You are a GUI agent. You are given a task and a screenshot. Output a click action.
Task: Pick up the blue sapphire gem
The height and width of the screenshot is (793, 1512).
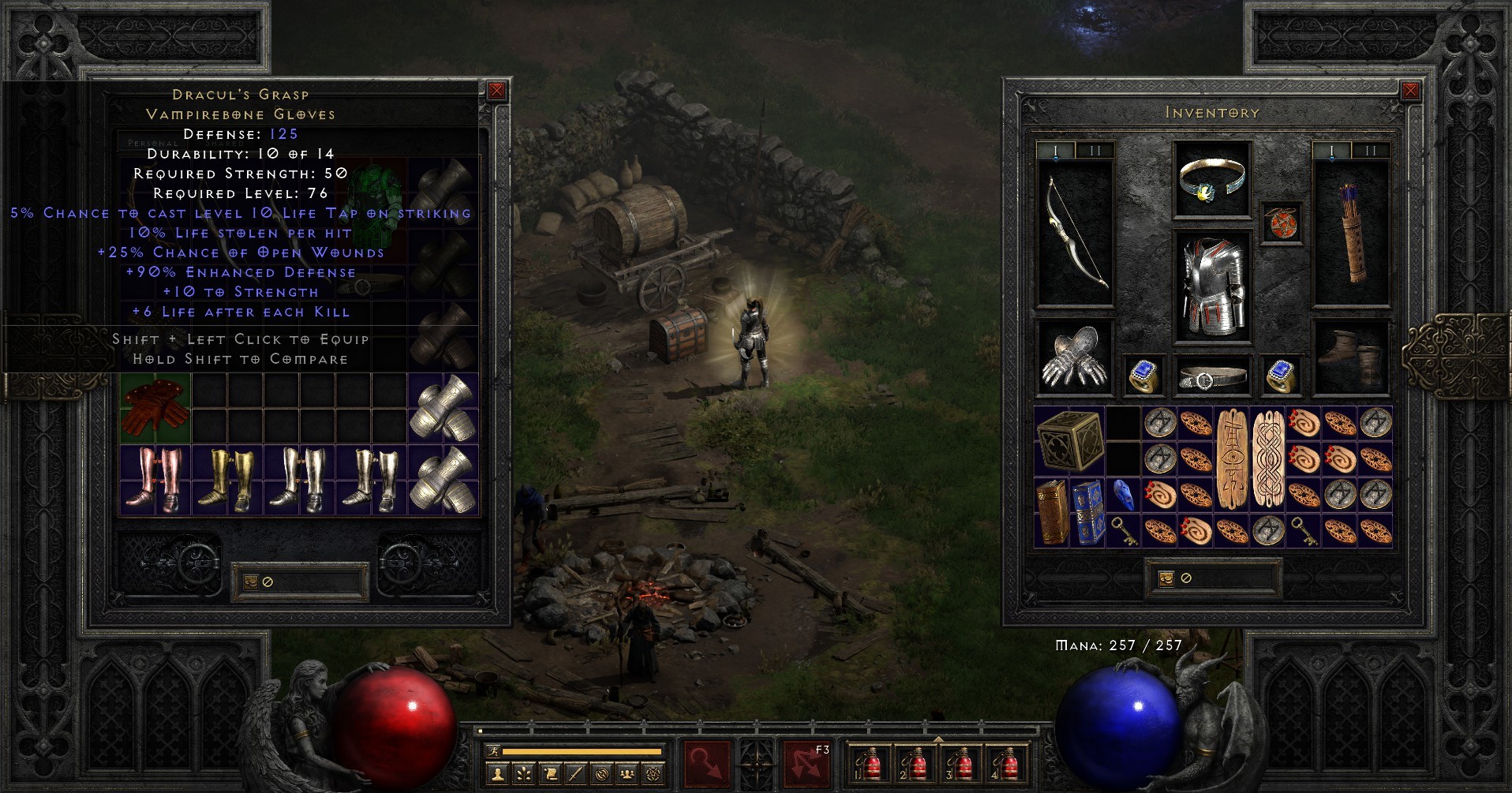1124,495
